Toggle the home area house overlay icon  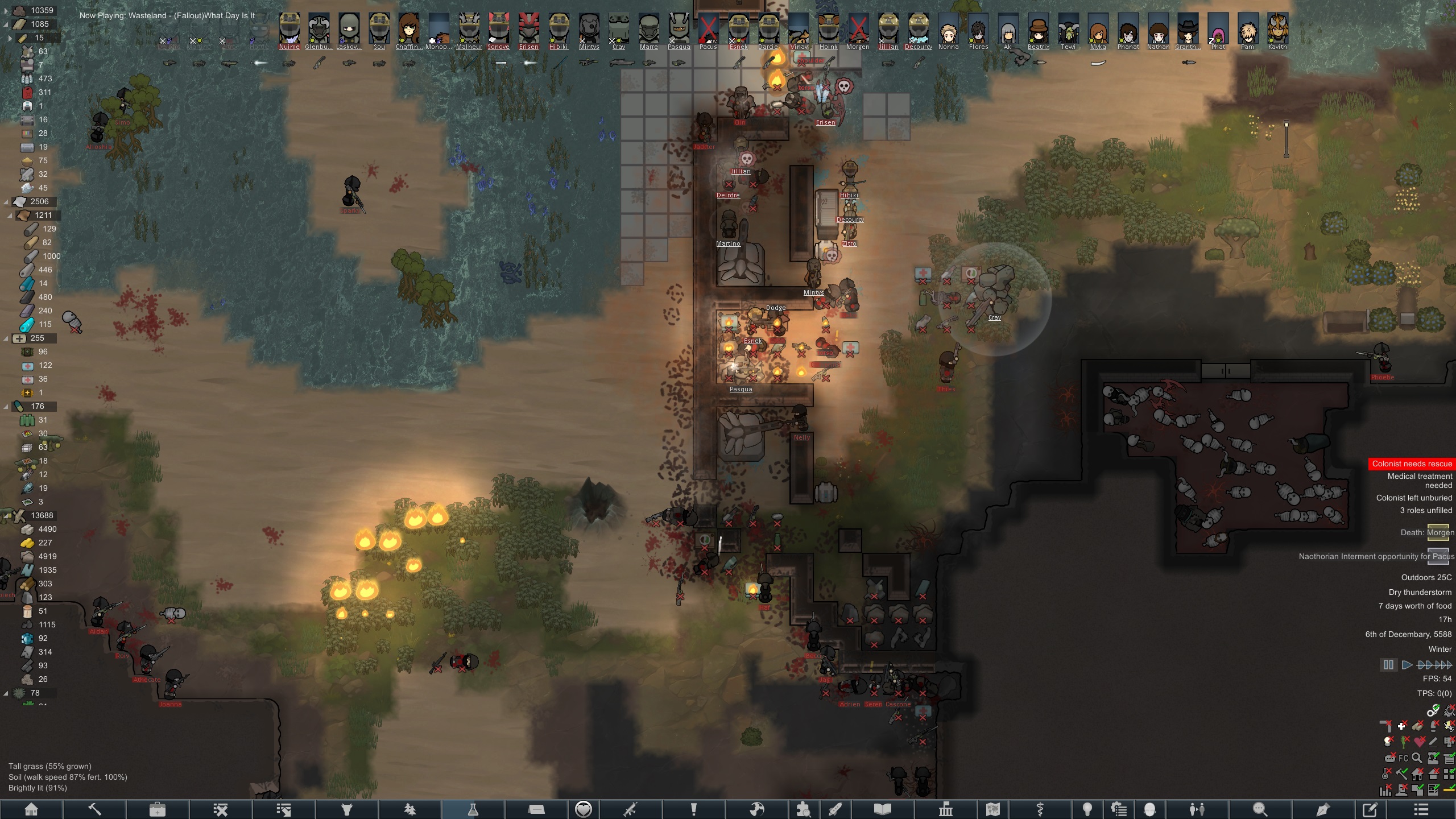[1417, 774]
